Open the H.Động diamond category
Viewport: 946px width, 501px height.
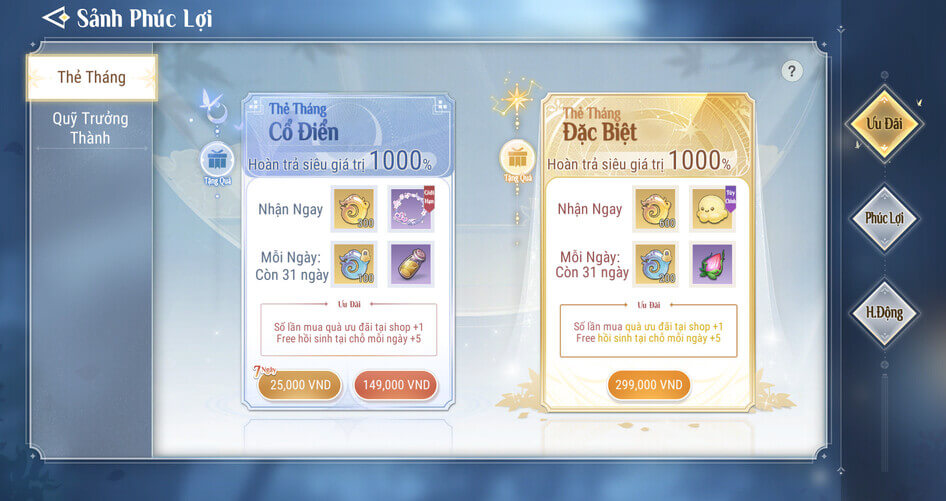click(883, 313)
